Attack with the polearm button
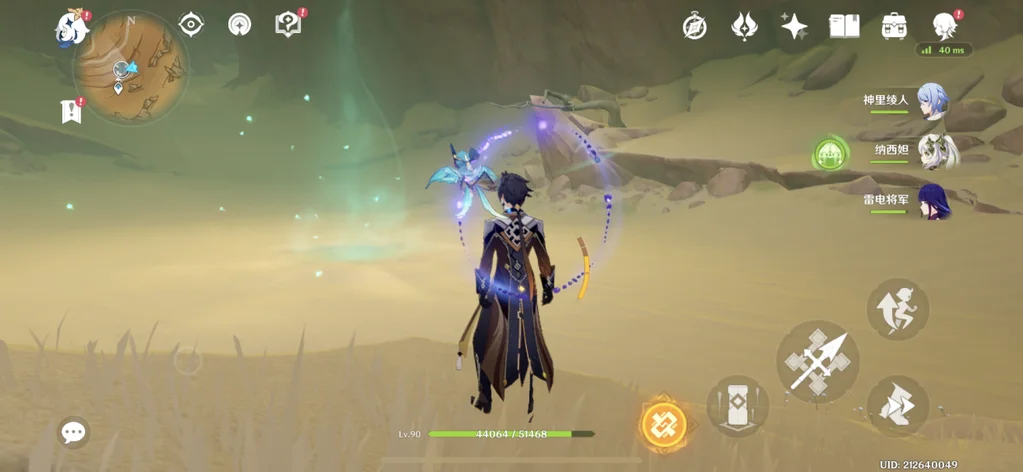 pyautogui.click(x=817, y=361)
